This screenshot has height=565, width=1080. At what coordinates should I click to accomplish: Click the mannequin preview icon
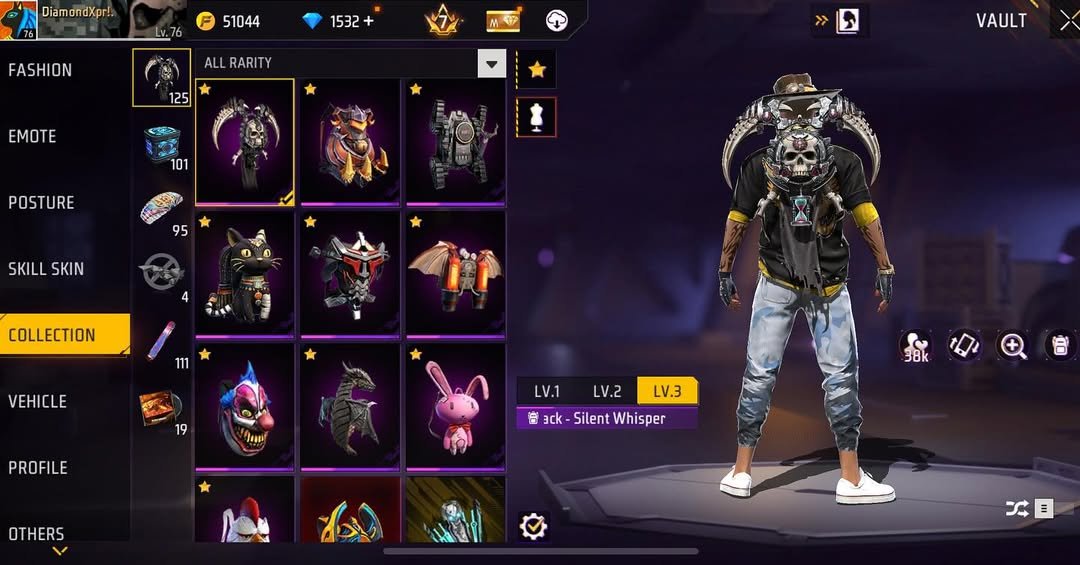coord(537,118)
